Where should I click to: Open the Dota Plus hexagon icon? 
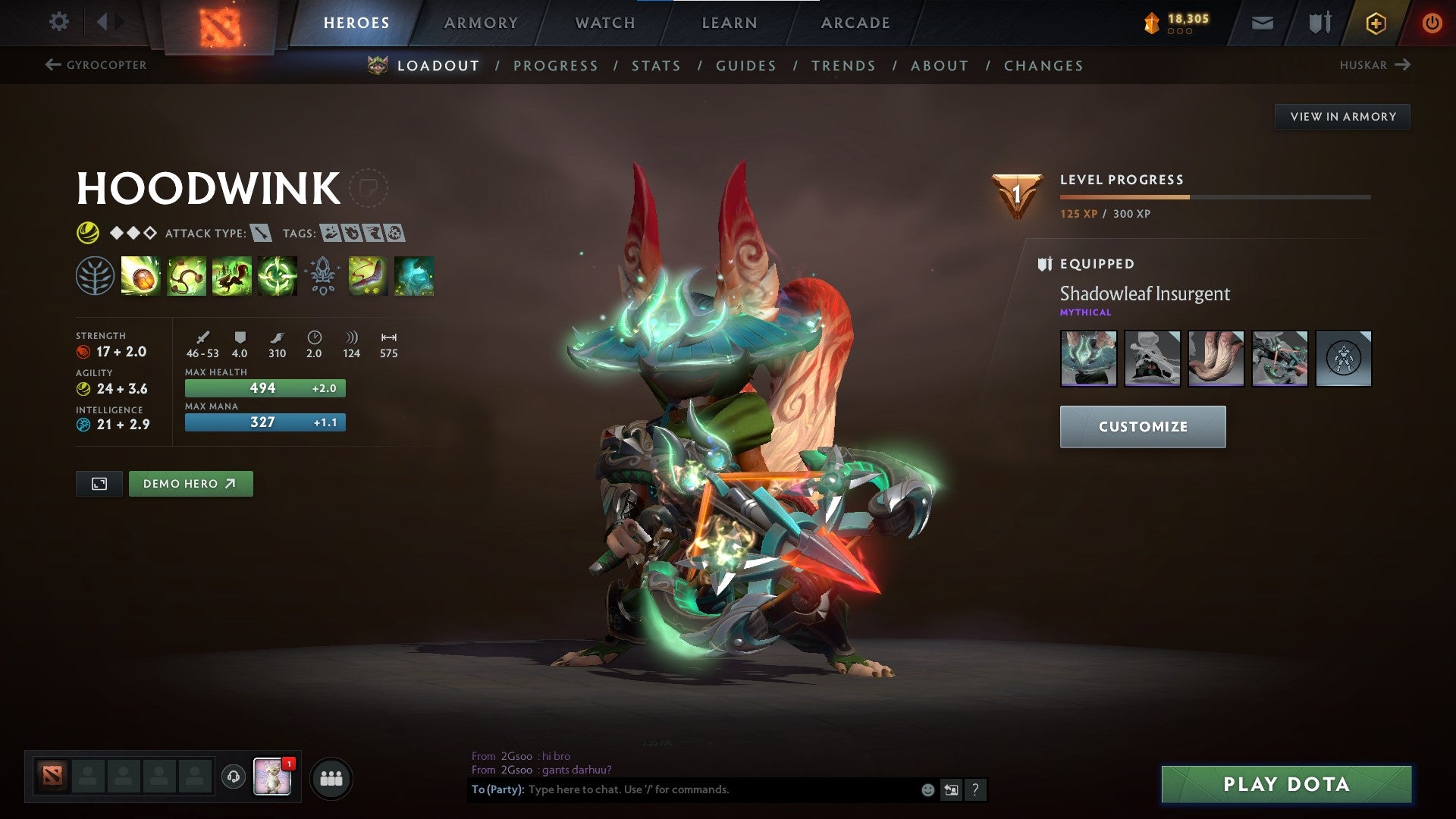tap(1376, 23)
